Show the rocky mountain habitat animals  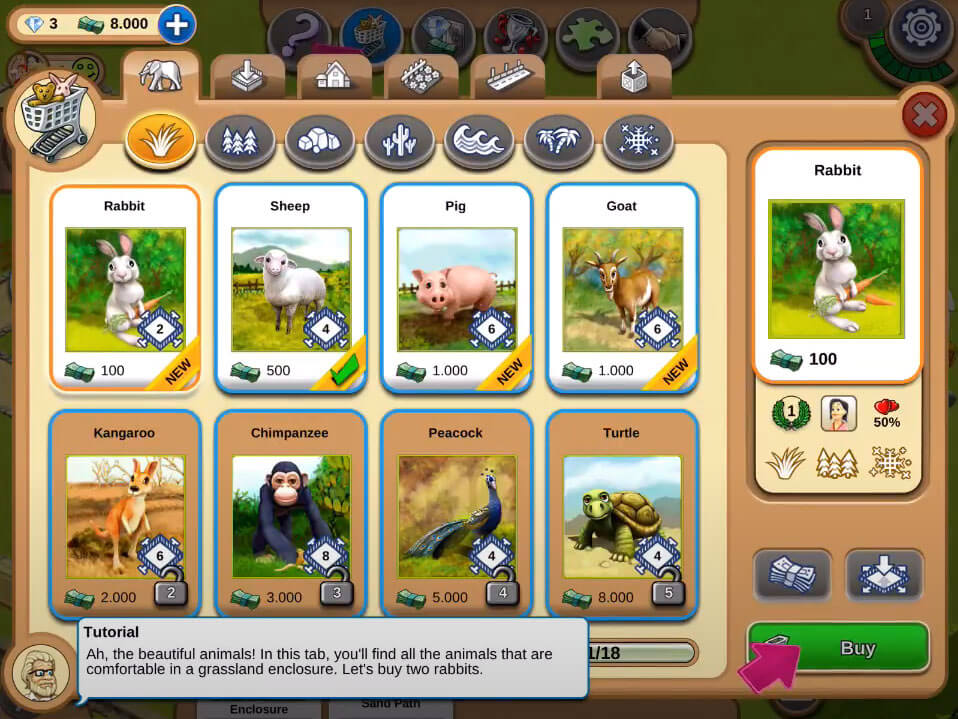(x=320, y=141)
